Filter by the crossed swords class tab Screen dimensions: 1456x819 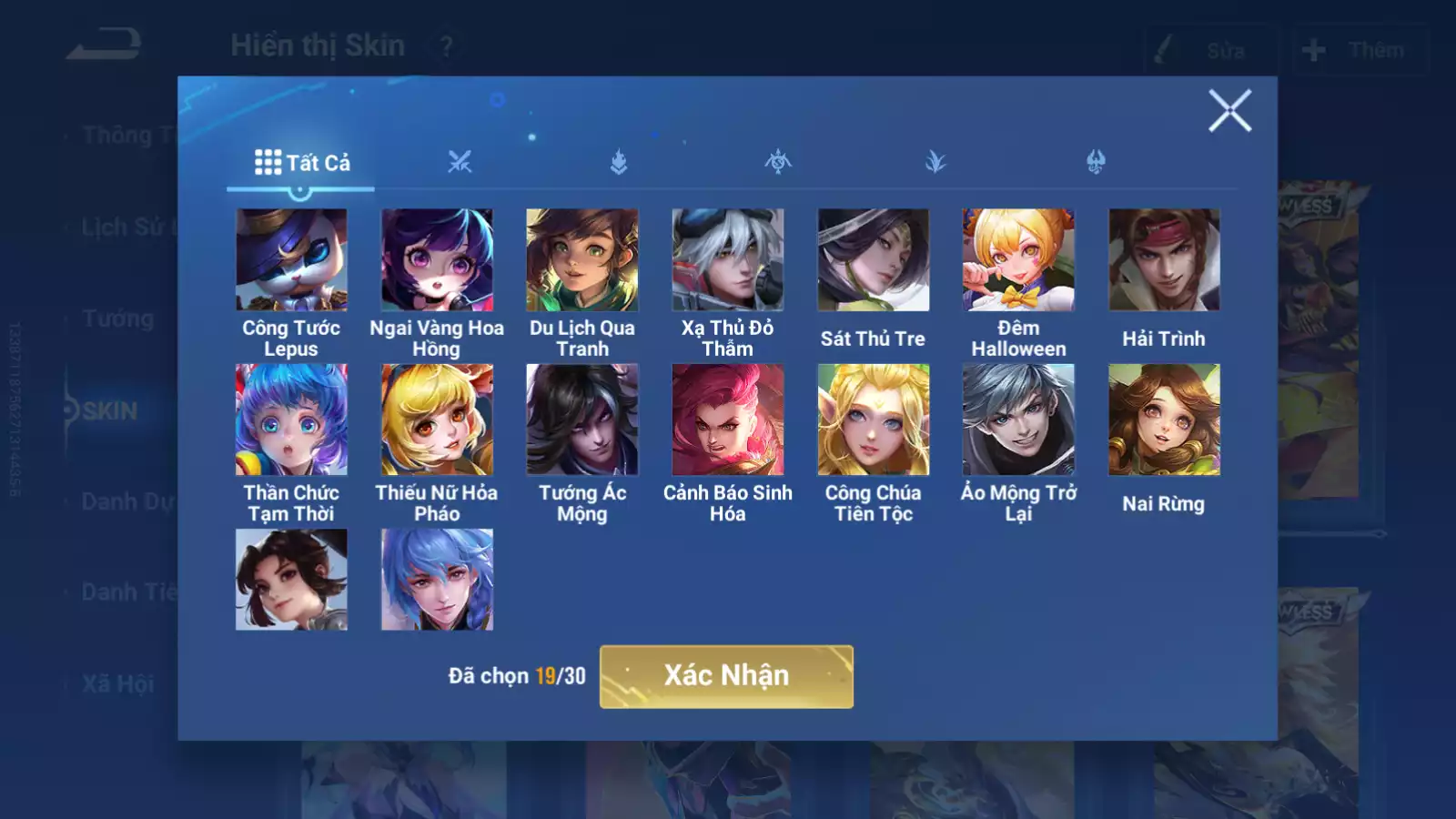coord(460,163)
